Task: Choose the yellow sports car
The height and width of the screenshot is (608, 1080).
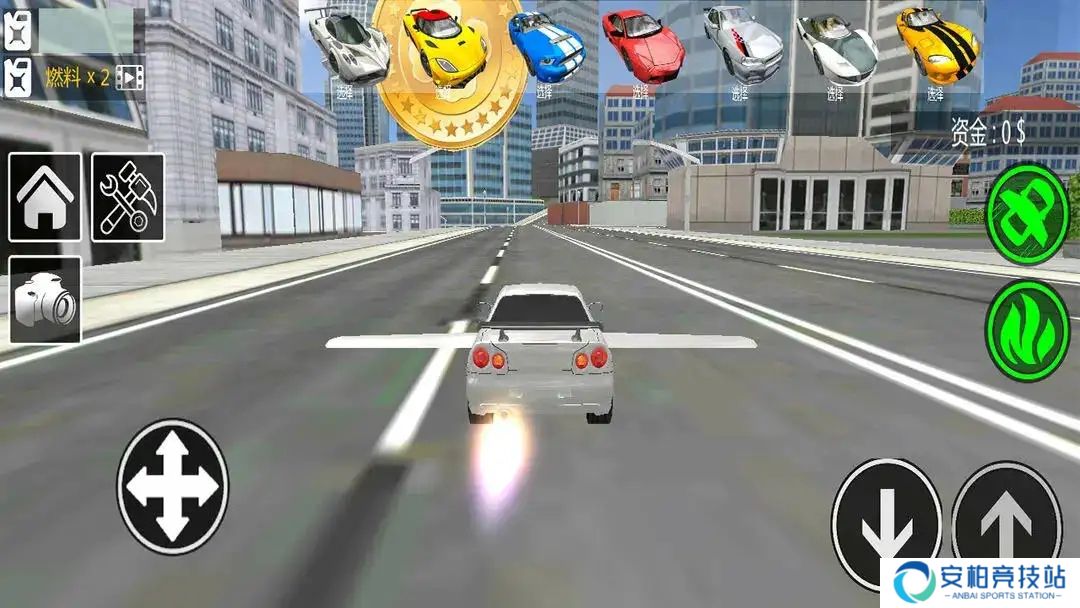Action: 444,45
